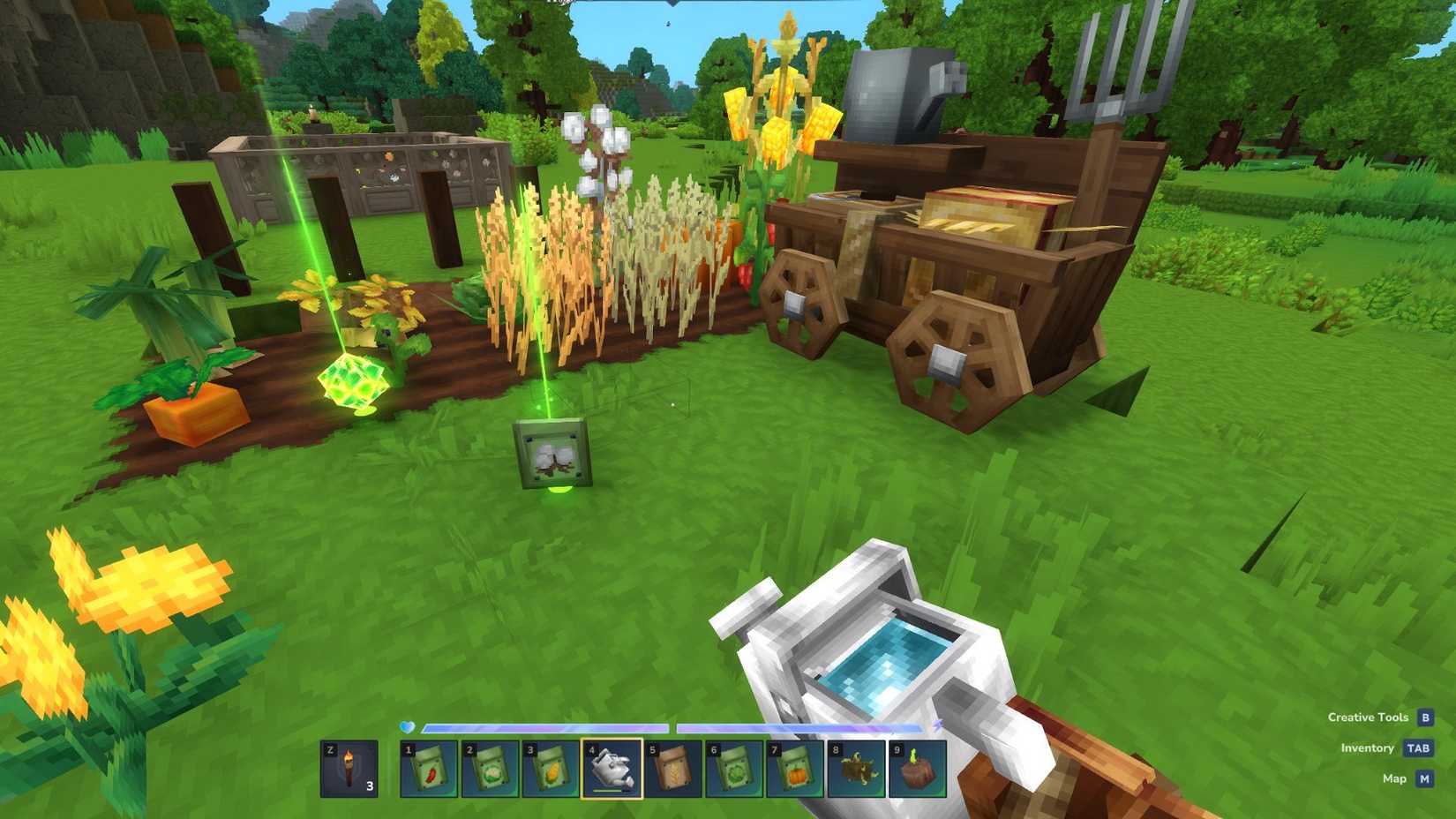This screenshot has height=819, width=1456.
Task: Select the chili pepper seed packet in slot 1
Action: pos(430,767)
